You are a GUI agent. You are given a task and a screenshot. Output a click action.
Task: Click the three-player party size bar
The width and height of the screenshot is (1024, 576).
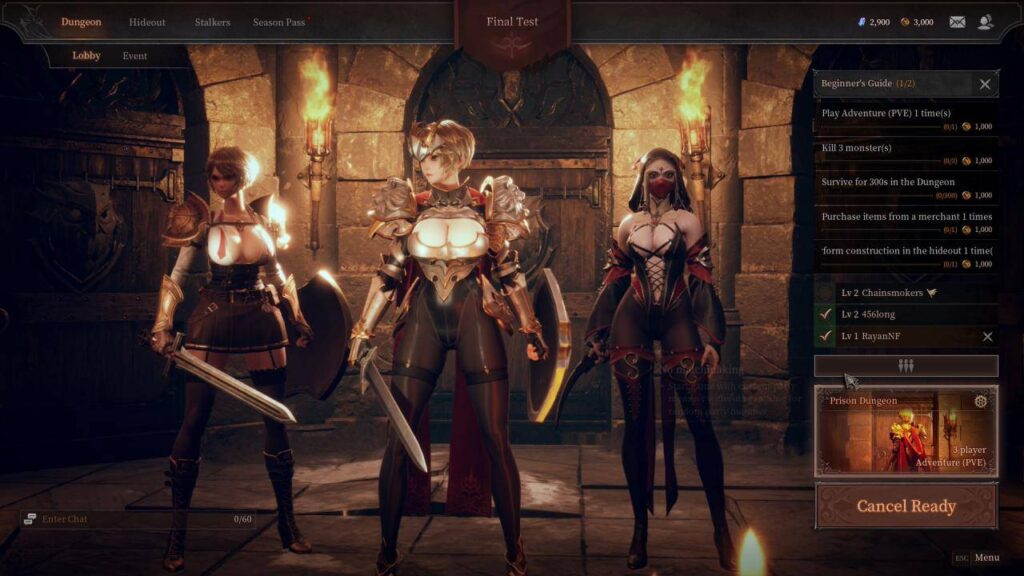[906, 366]
